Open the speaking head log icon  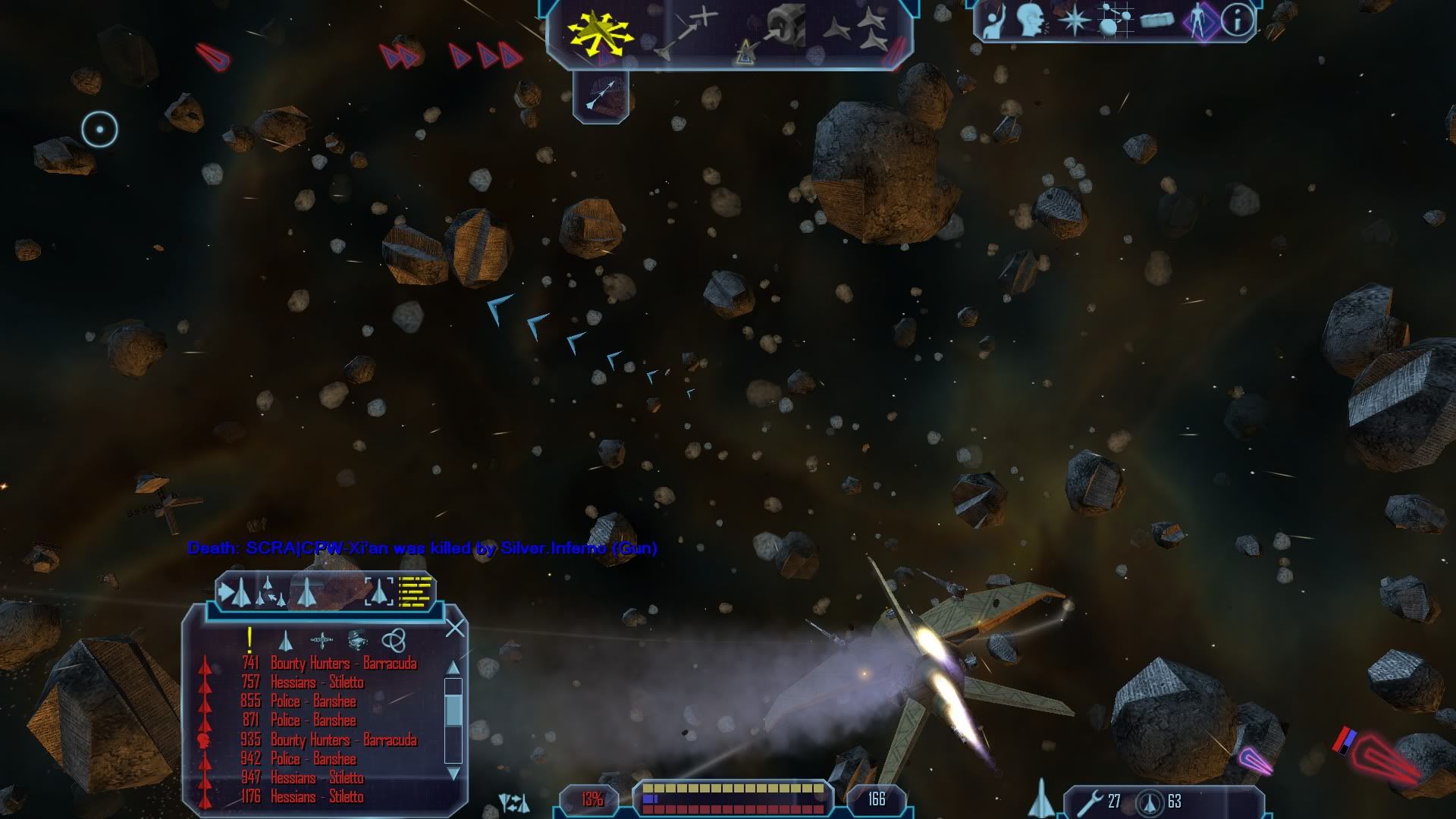coord(1031,20)
